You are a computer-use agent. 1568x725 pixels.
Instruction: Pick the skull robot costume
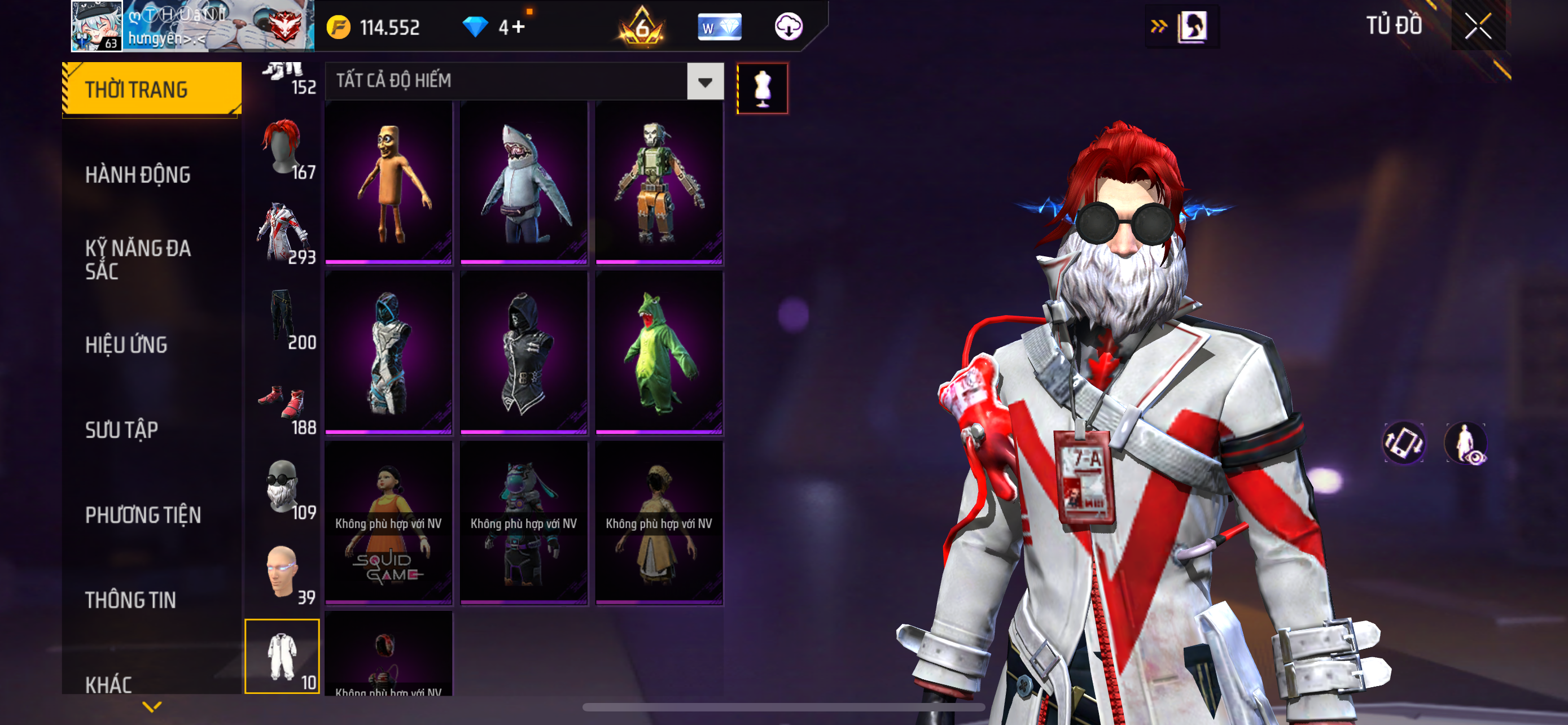click(x=659, y=182)
